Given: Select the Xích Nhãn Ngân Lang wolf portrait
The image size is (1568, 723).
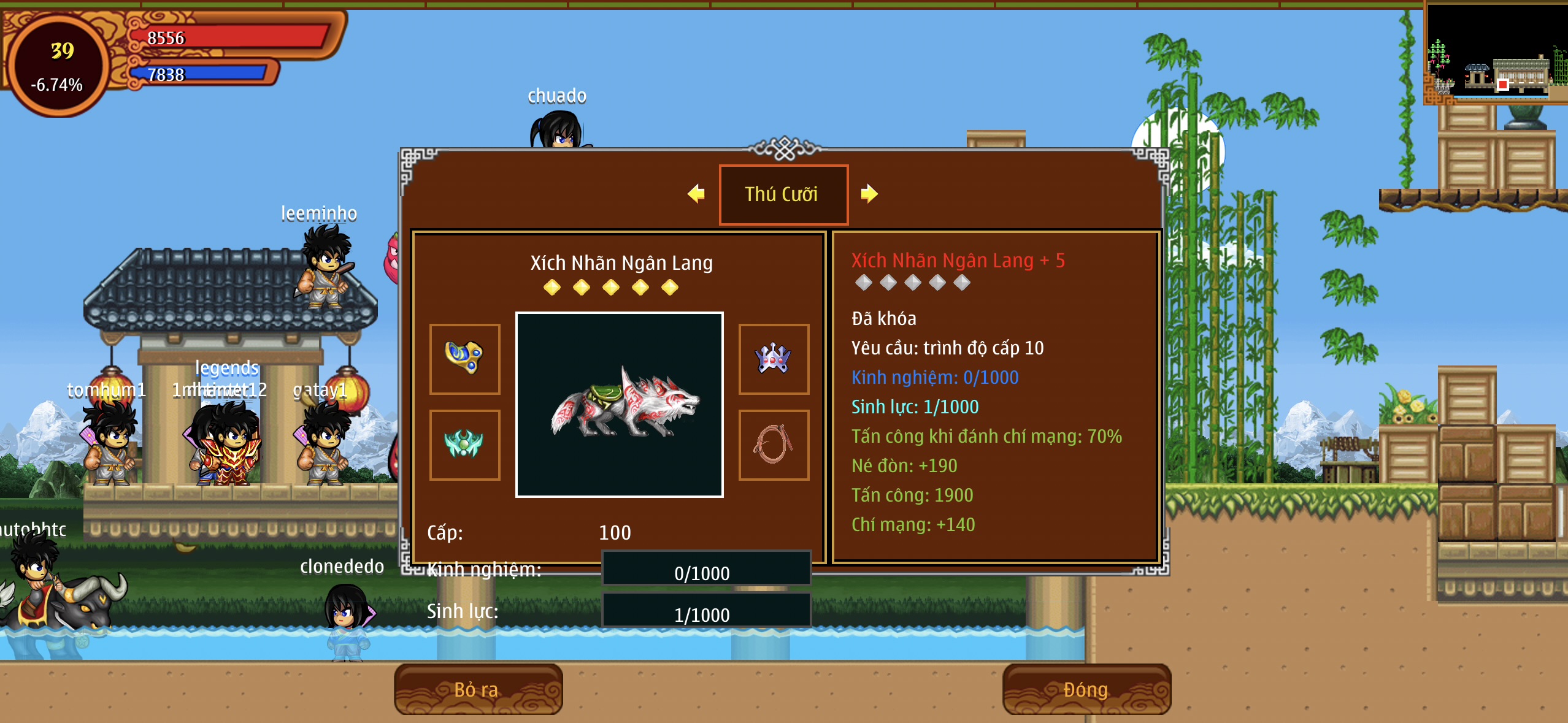Looking at the screenshot, I should coord(619,404).
